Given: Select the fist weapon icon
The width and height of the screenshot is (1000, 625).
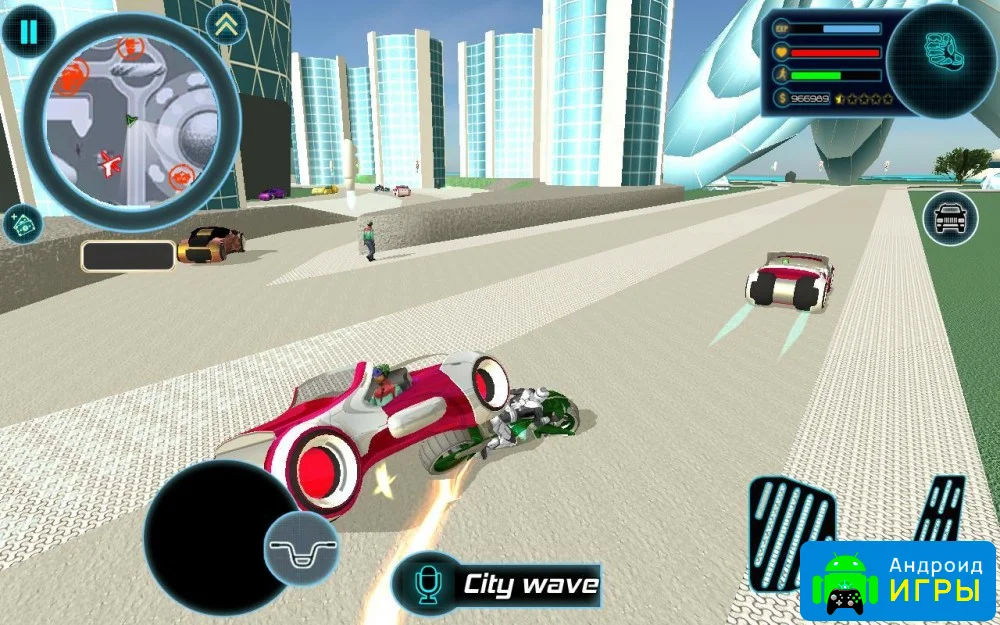Looking at the screenshot, I should point(940,60).
